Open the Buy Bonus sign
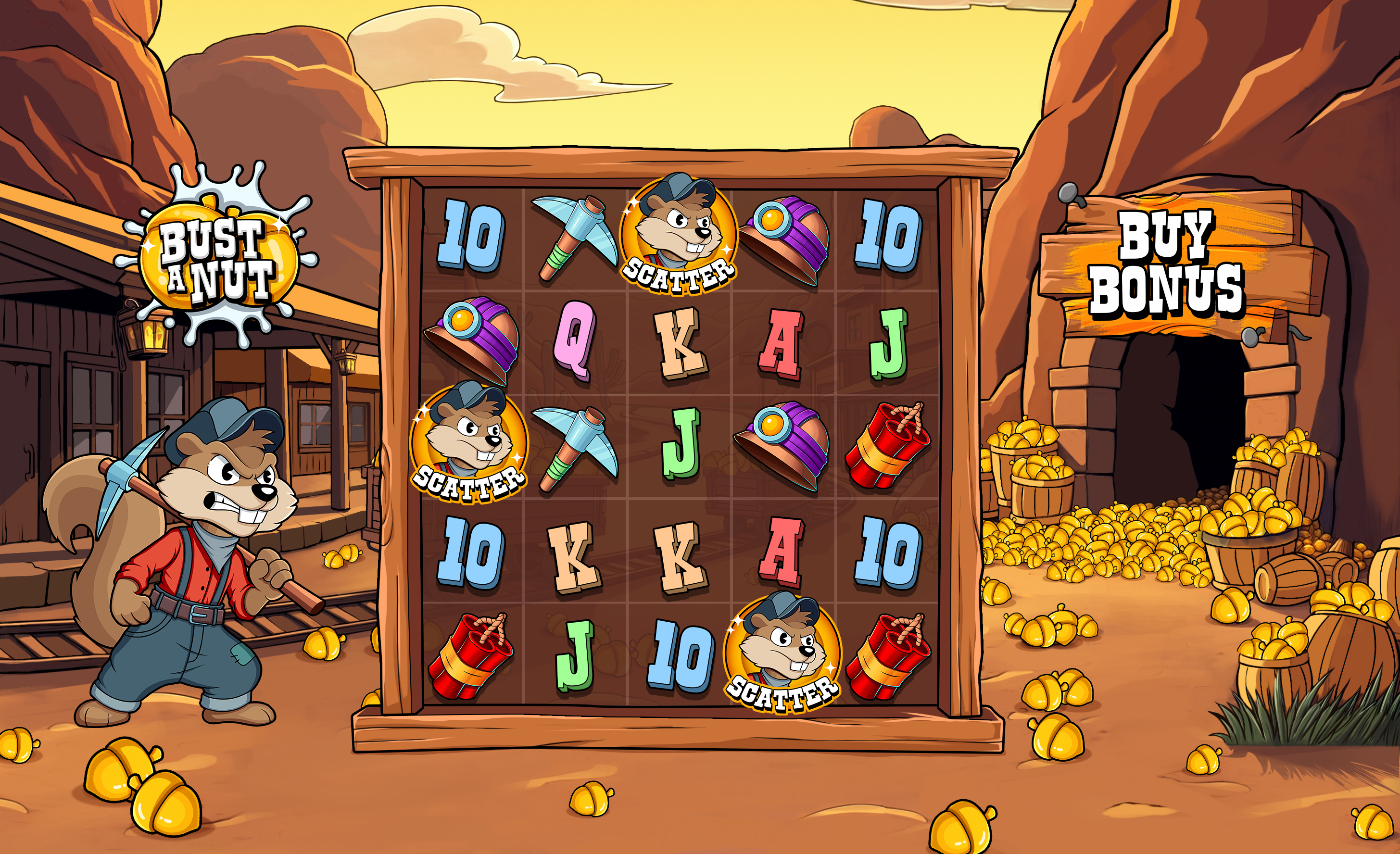Image resolution: width=1400 pixels, height=854 pixels. 1168,264
